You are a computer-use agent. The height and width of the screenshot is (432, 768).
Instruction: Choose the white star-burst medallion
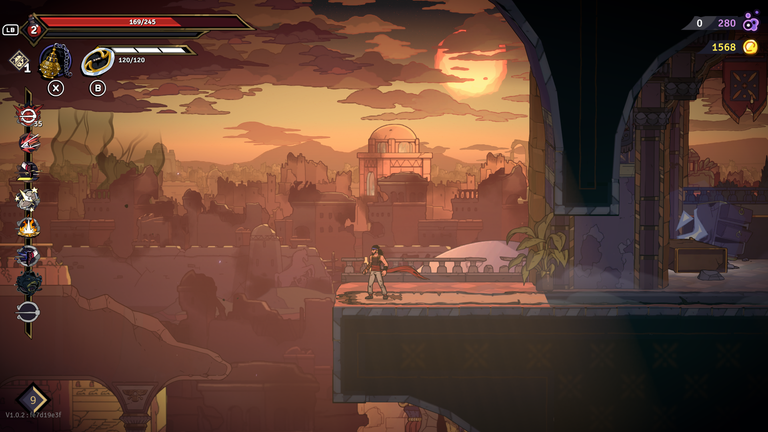27,198
